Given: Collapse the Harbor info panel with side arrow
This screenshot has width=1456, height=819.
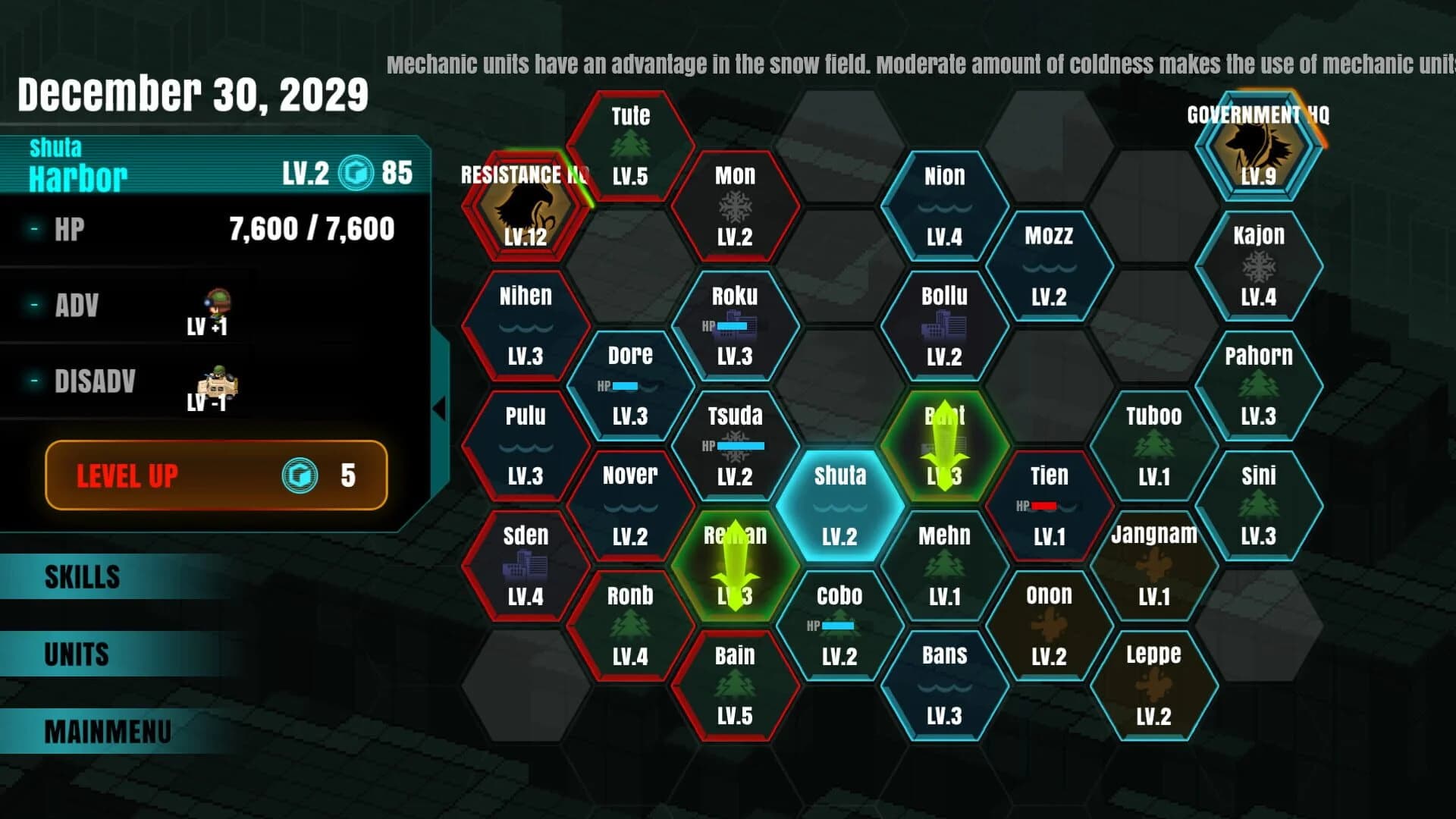Looking at the screenshot, I should [441, 407].
